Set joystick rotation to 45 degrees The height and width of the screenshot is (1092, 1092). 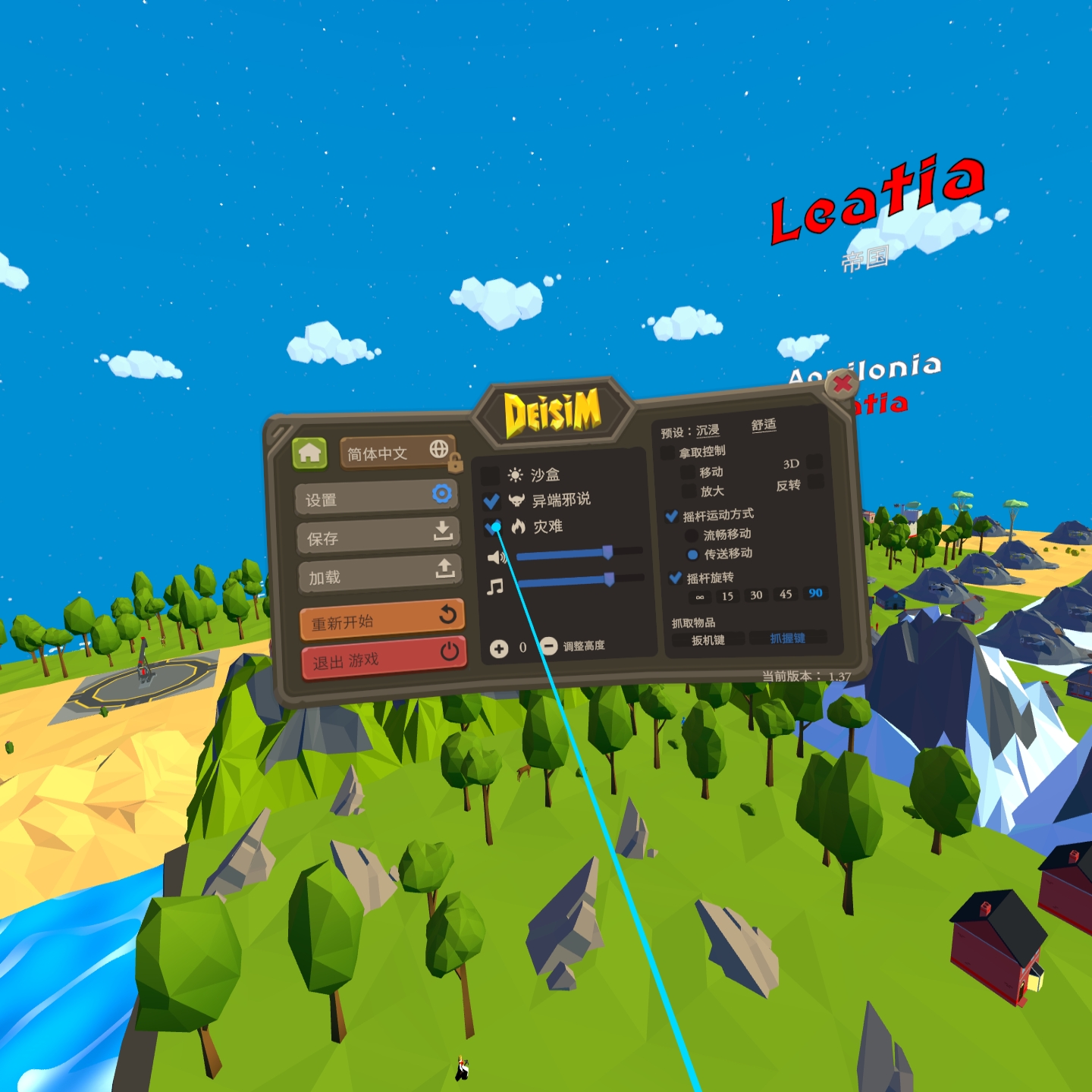786,595
